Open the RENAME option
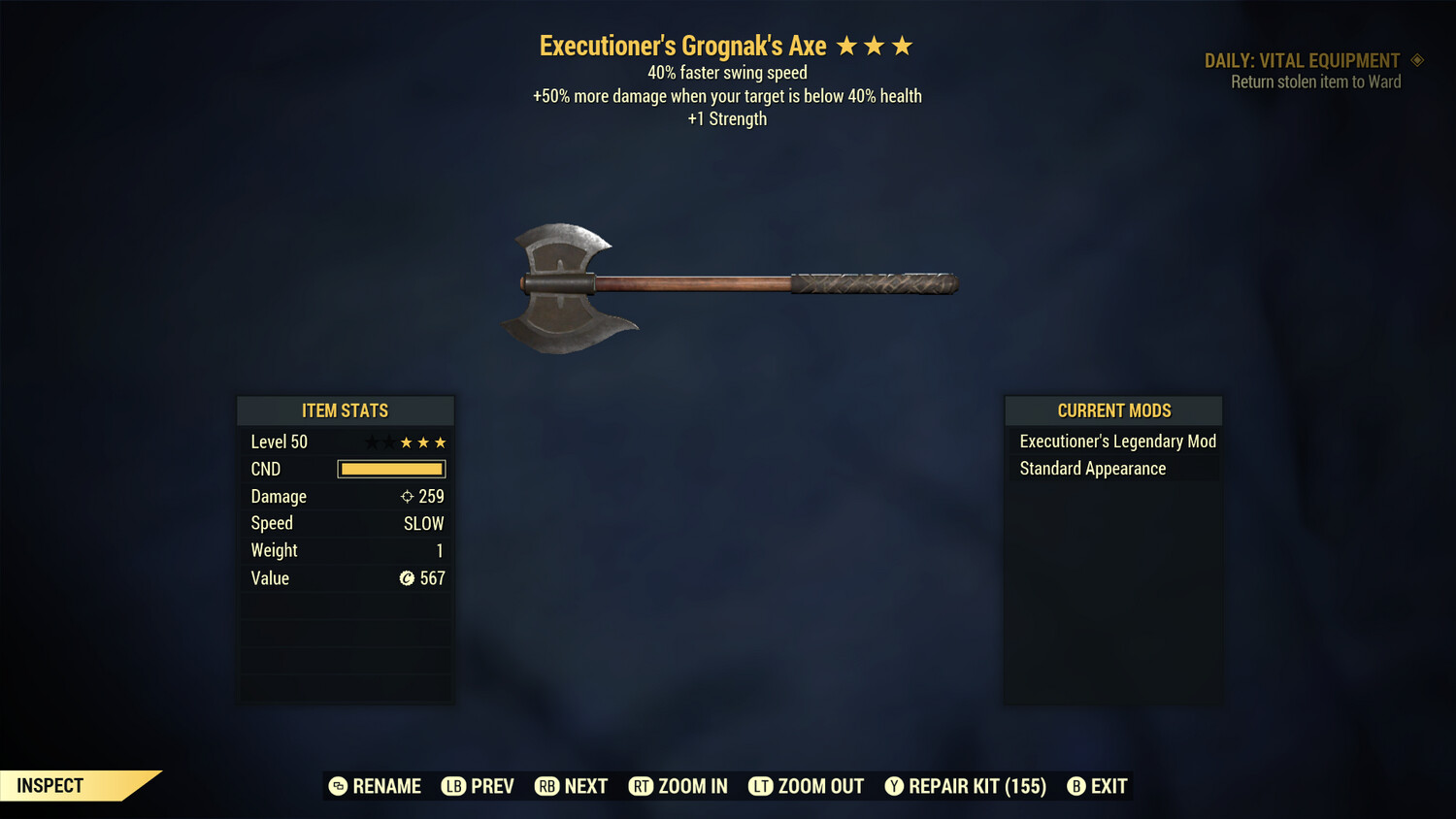The height and width of the screenshot is (819, 1456). pyautogui.click(x=385, y=786)
